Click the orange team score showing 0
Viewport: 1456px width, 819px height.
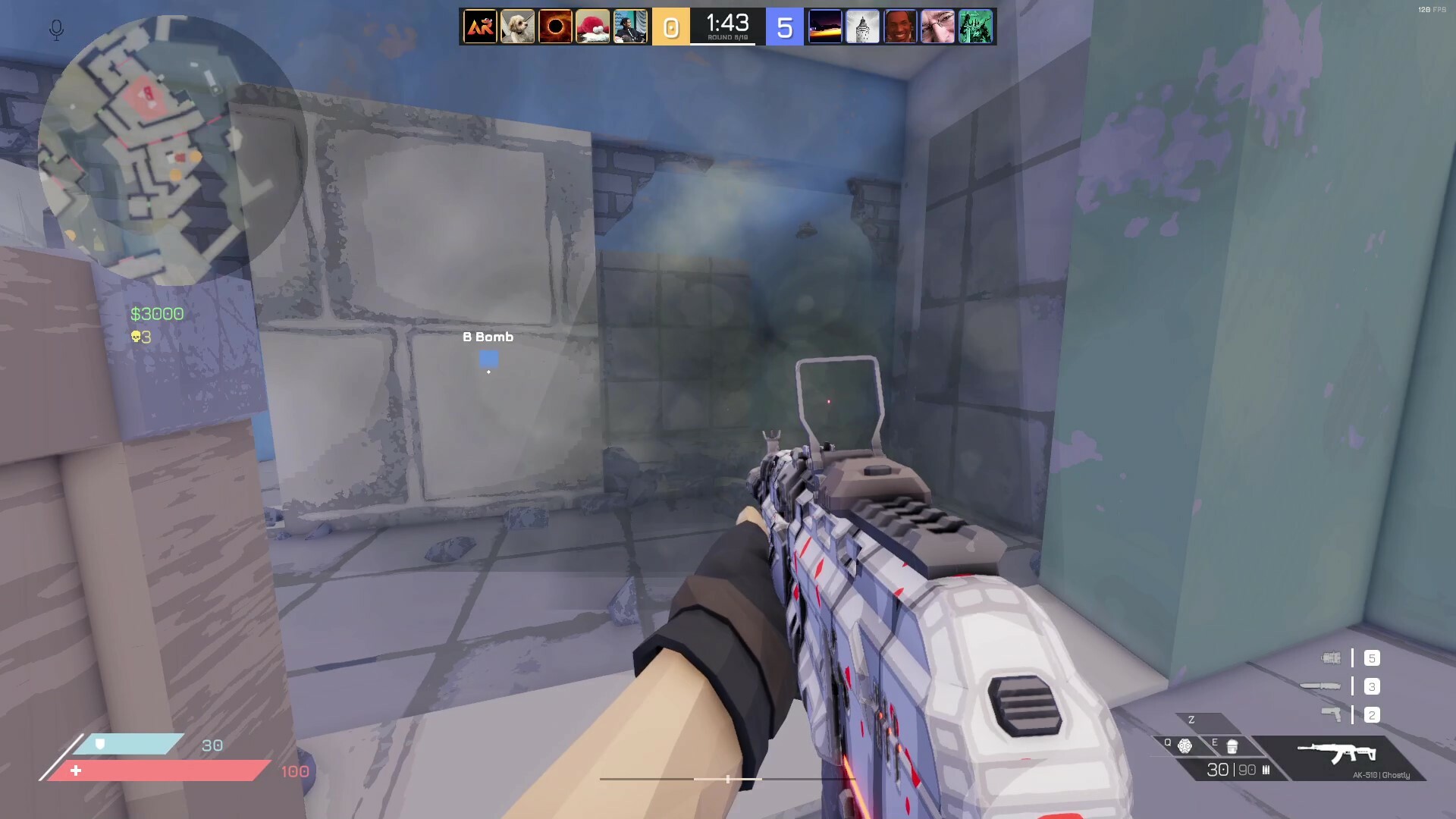point(670,27)
